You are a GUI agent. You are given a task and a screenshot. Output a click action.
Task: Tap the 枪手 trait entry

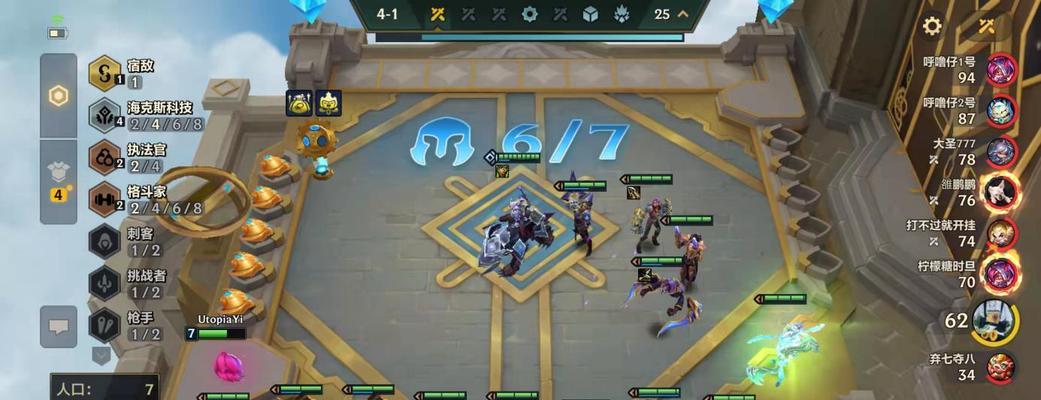pos(104,326)
